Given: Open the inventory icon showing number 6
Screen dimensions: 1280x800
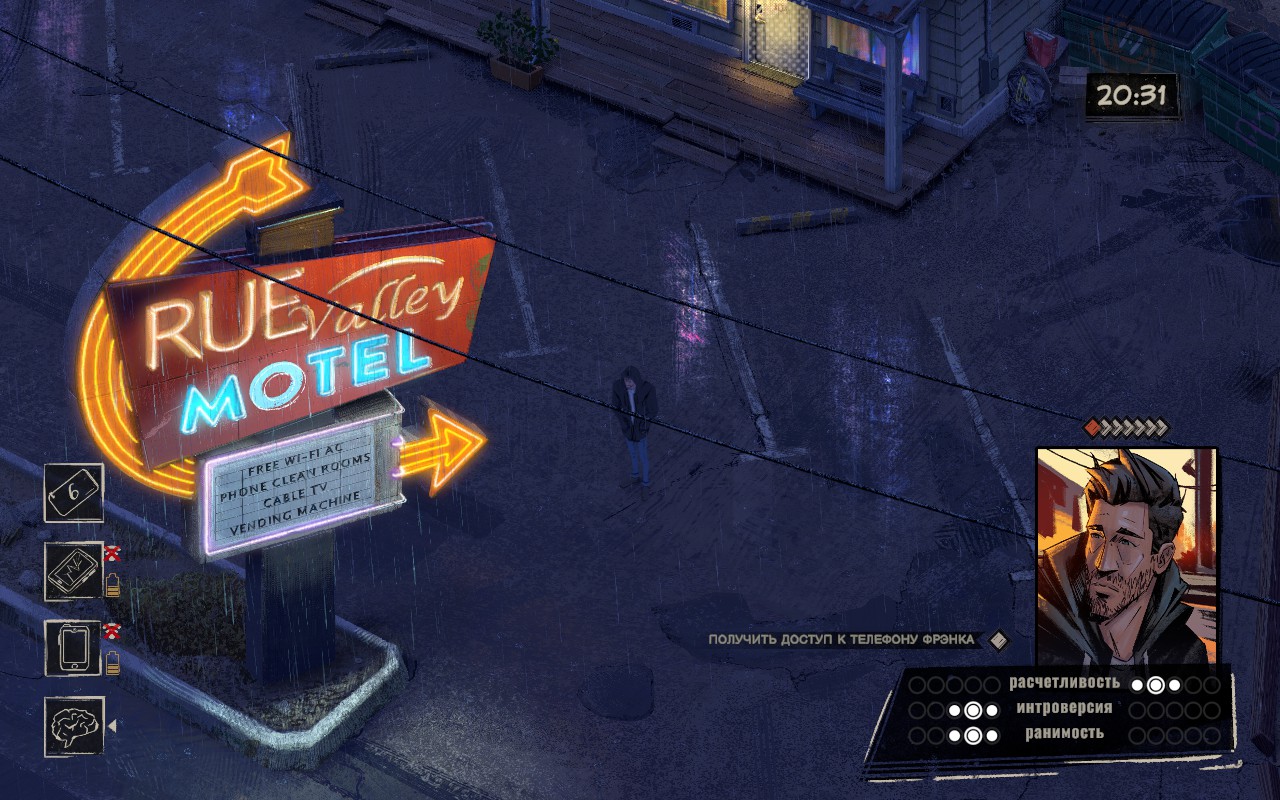Looking at the screenshot, I should point(74,493).
